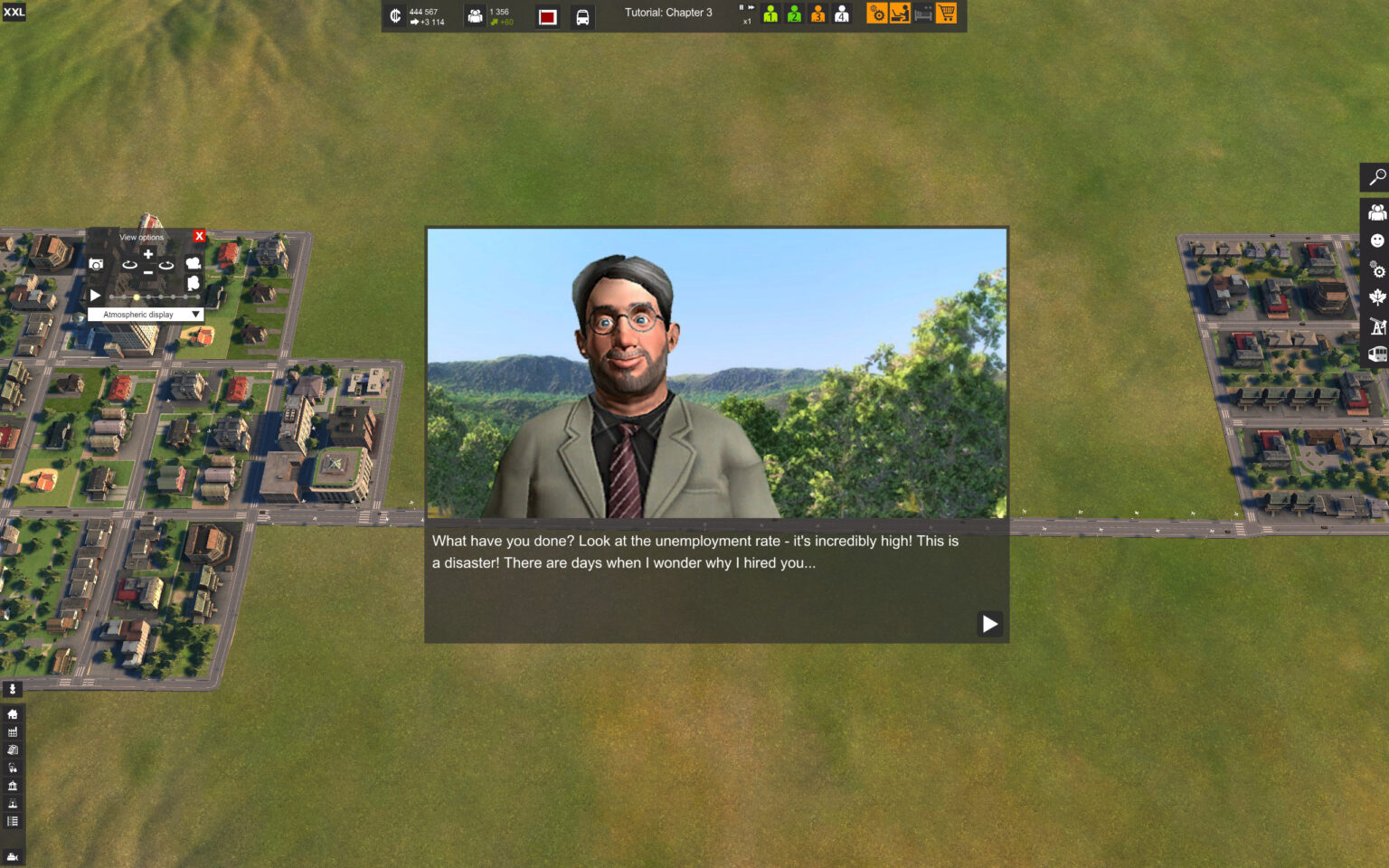Close the View options panel
Screen dimensions: 1389x868
pos(200,236)
